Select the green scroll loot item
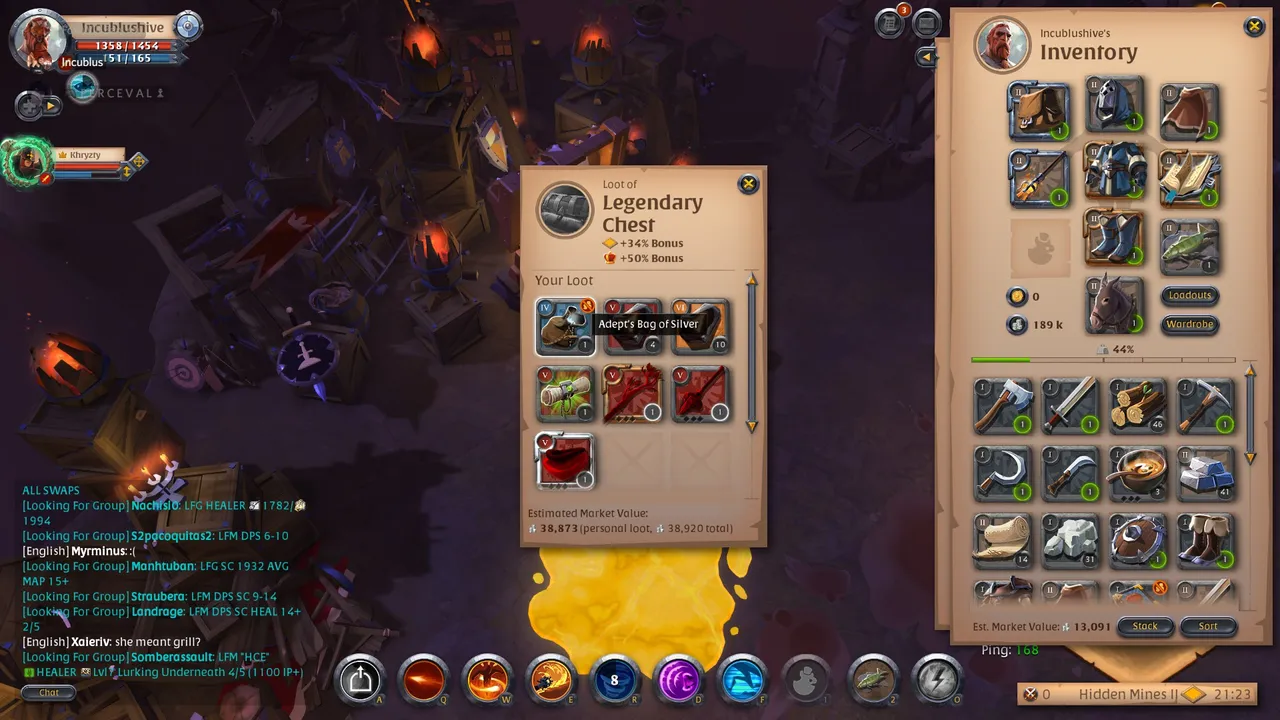Screen dimensions: 1280x720 pyautogui.click(x=565, y=393)
